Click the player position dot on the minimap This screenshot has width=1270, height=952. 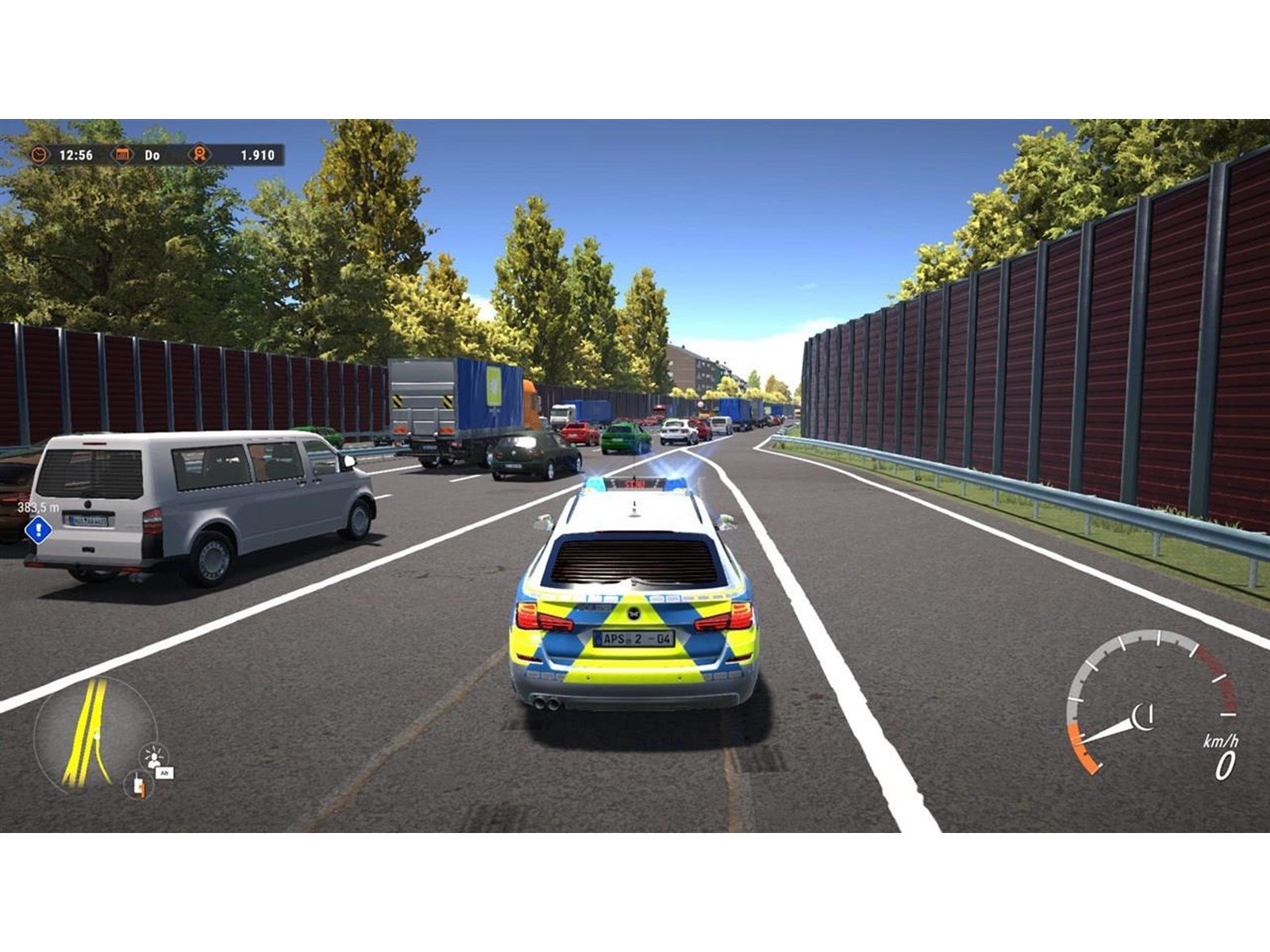pyautogui.click(x=97, y=735)
